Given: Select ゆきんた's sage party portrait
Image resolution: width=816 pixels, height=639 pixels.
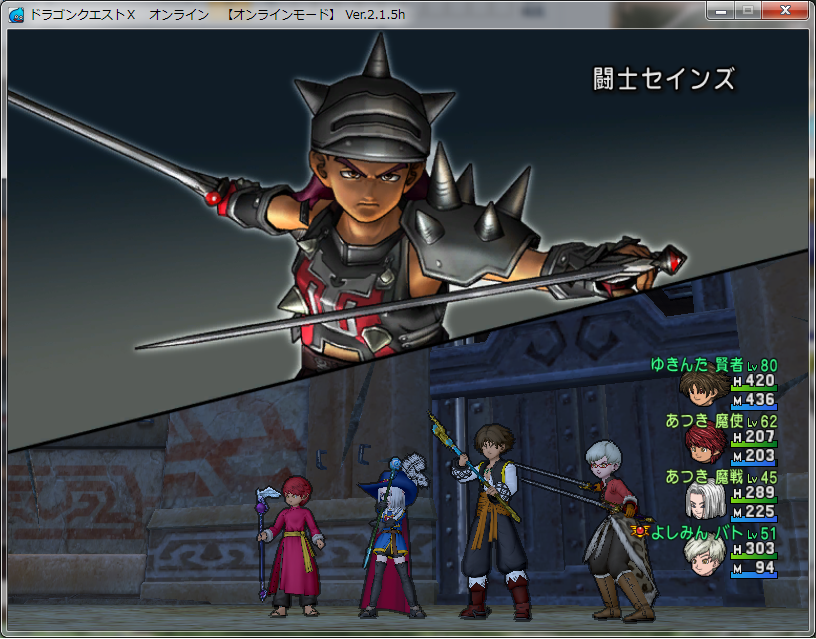Looking at the screenshot, I should click(x=702, y=389).
